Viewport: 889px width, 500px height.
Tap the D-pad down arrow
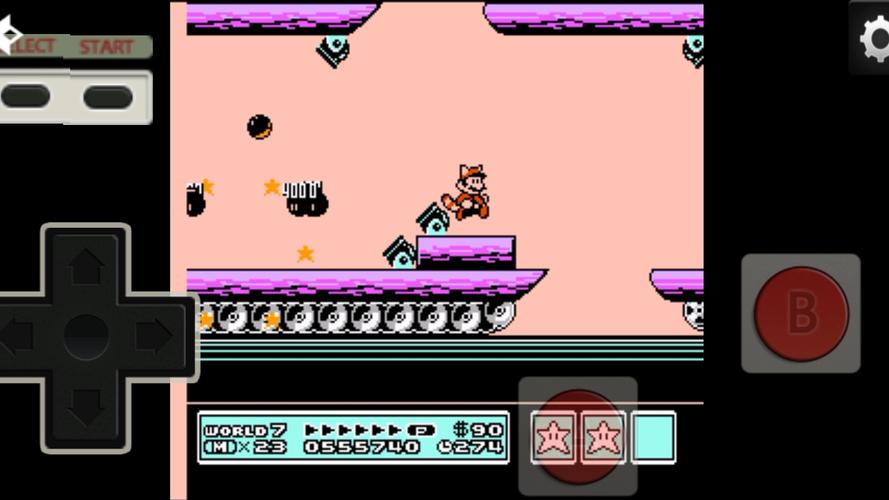[x=87, y=405]
